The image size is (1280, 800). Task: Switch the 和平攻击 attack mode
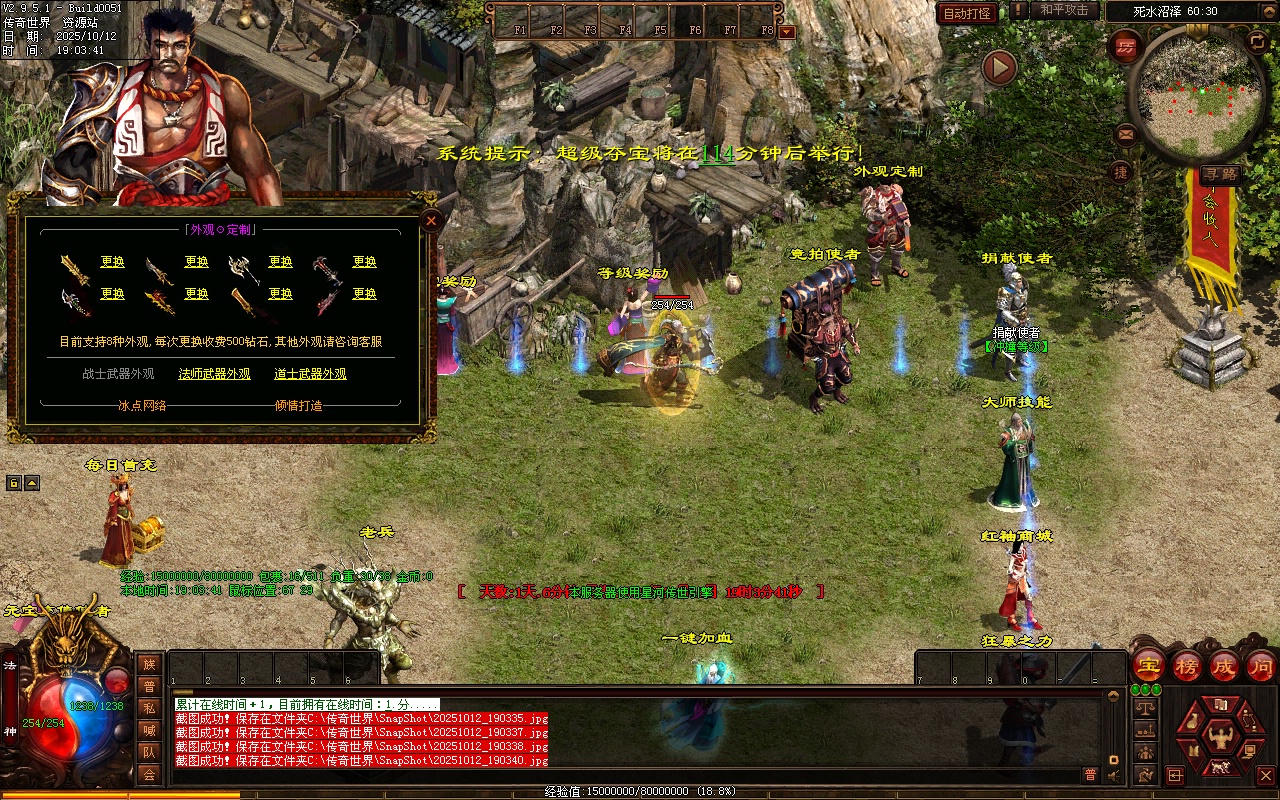coord(1064,10)
